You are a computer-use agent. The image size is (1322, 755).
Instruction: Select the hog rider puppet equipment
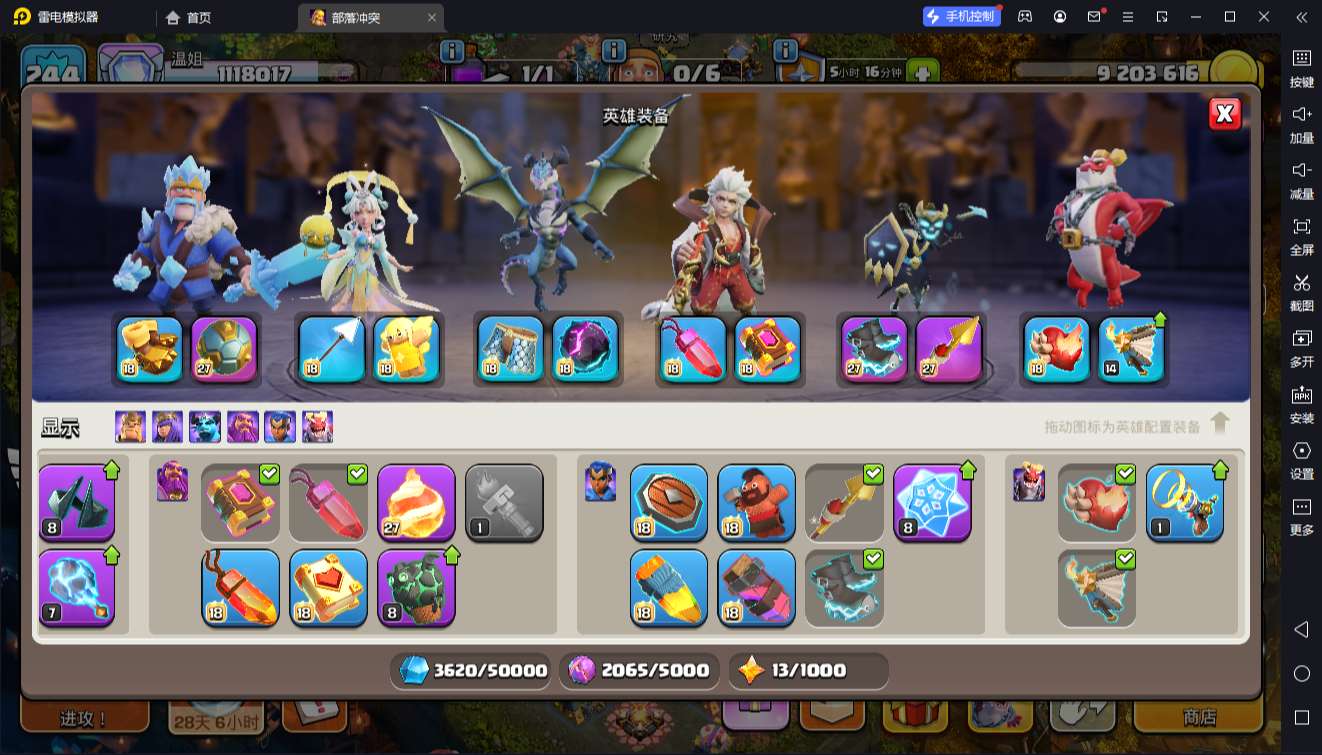[757, 503]
